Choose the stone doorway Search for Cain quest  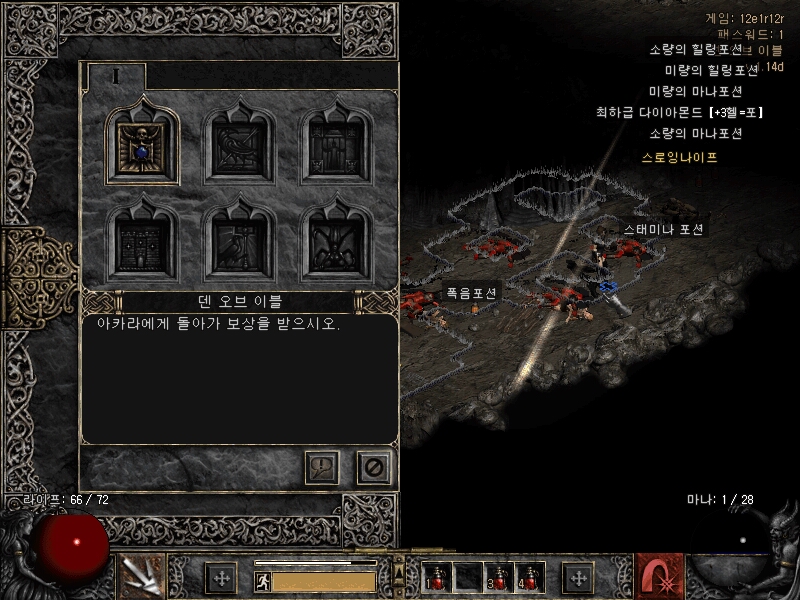pos(337,146)
